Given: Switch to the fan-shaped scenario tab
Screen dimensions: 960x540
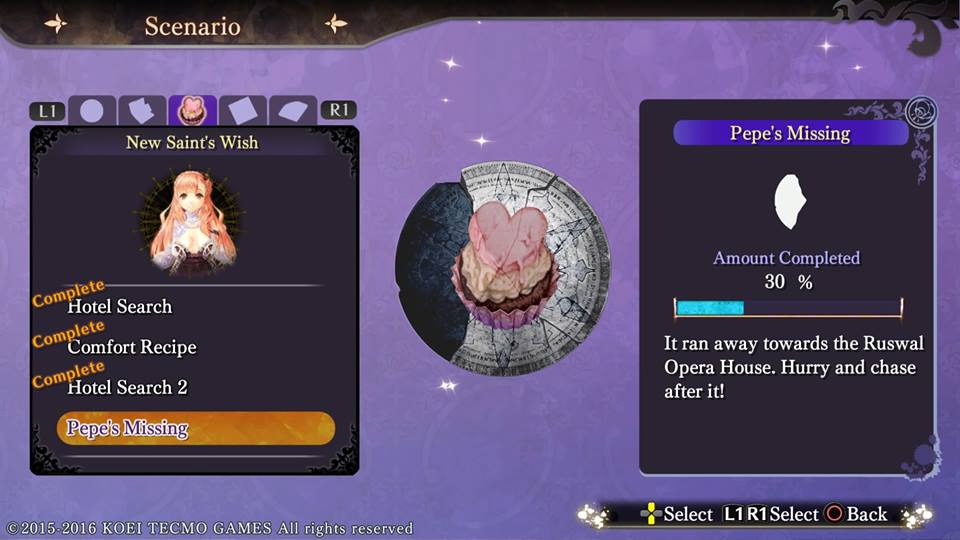Looking at the screenshot, I should [x=292, y=110].
